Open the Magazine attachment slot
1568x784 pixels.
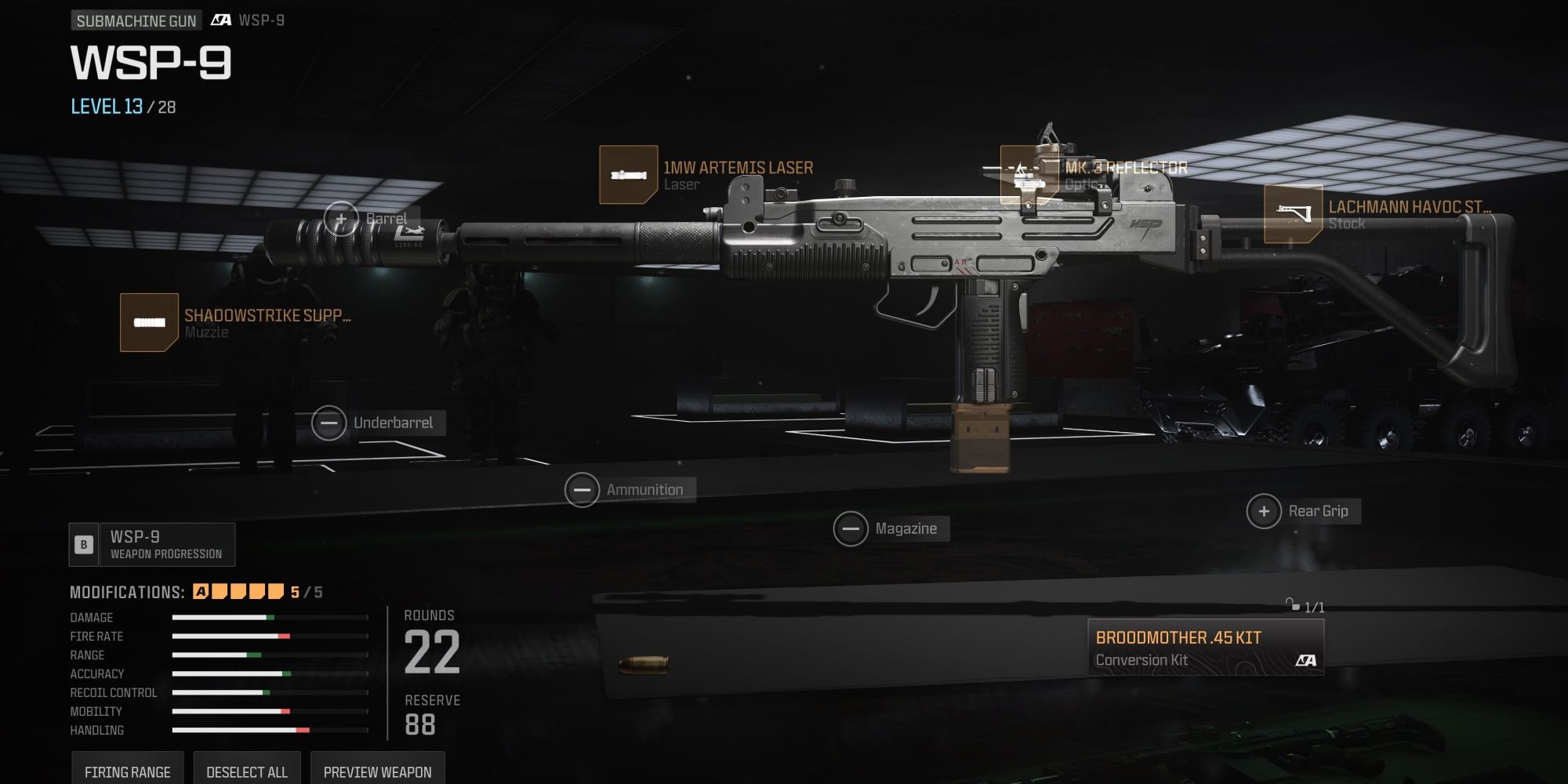tap(851, 529)
